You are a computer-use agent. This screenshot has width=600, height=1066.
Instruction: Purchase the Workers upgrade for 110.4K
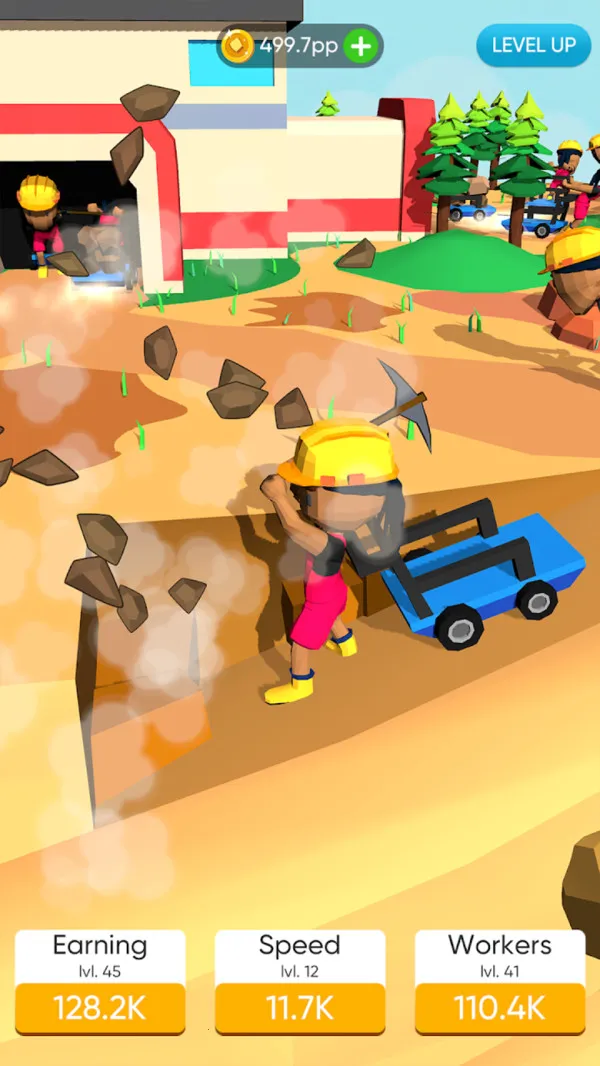click(500, 1008)
